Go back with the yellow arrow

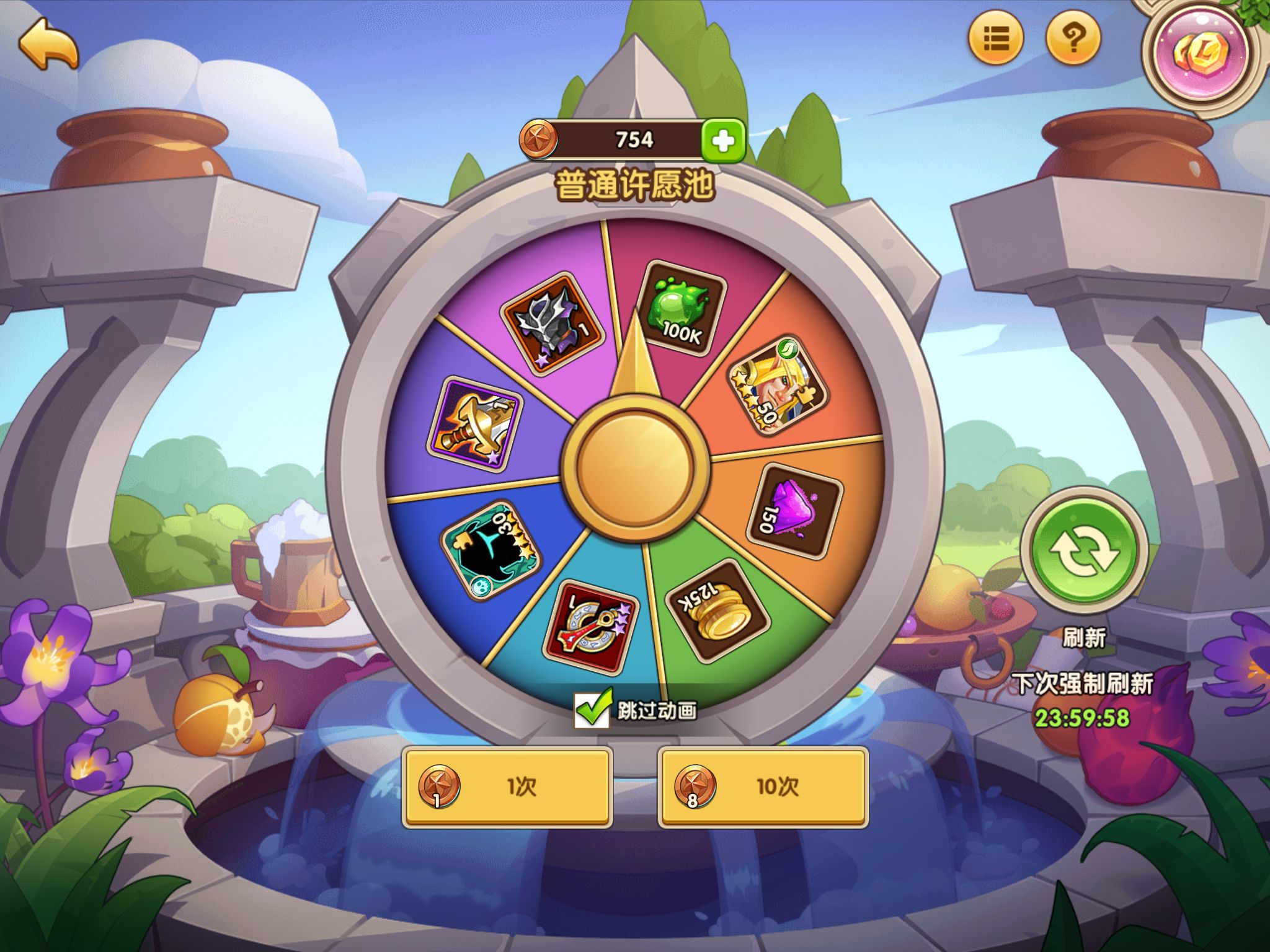pos(48,43)
